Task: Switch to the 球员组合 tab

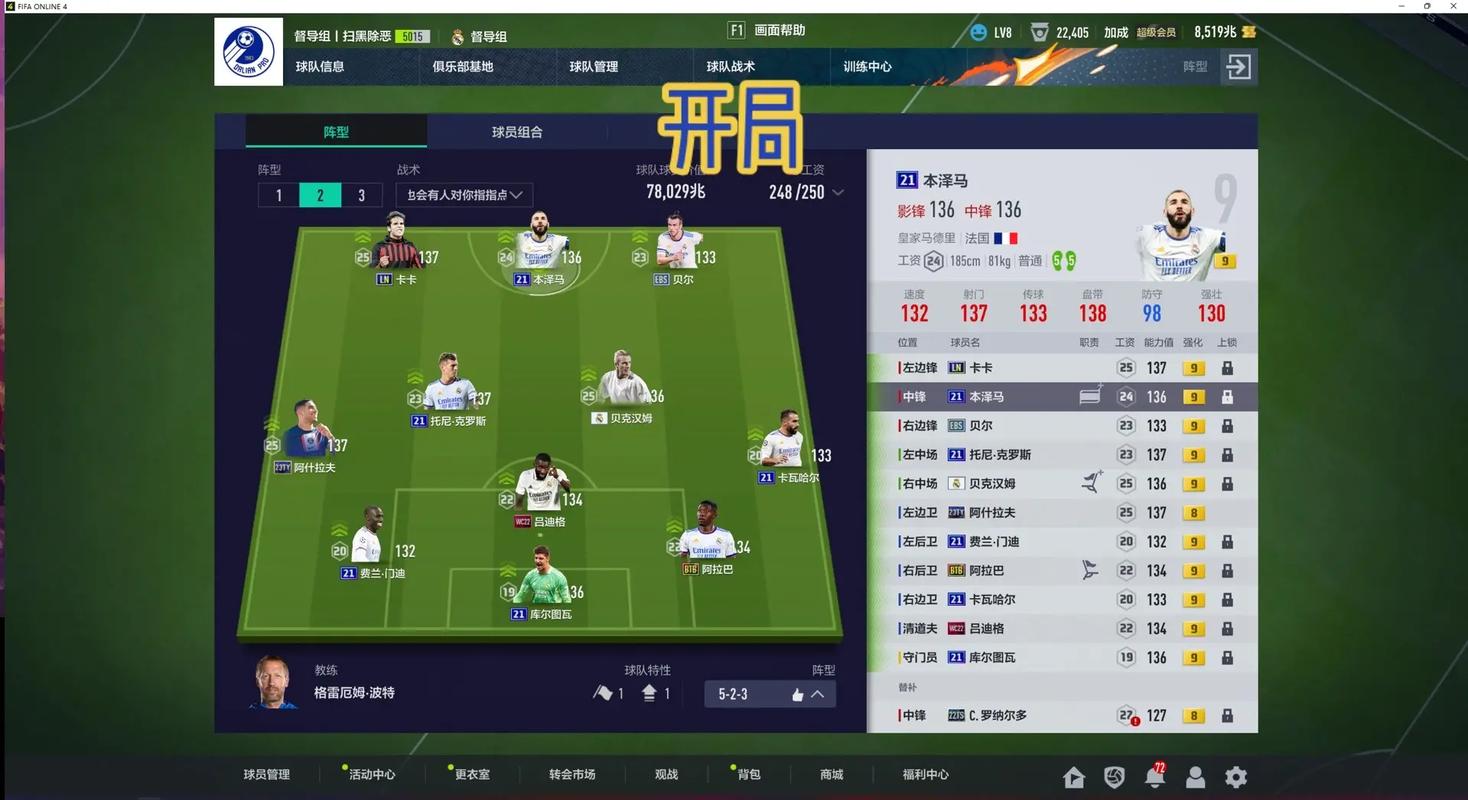Action: [x=517, y=131]
